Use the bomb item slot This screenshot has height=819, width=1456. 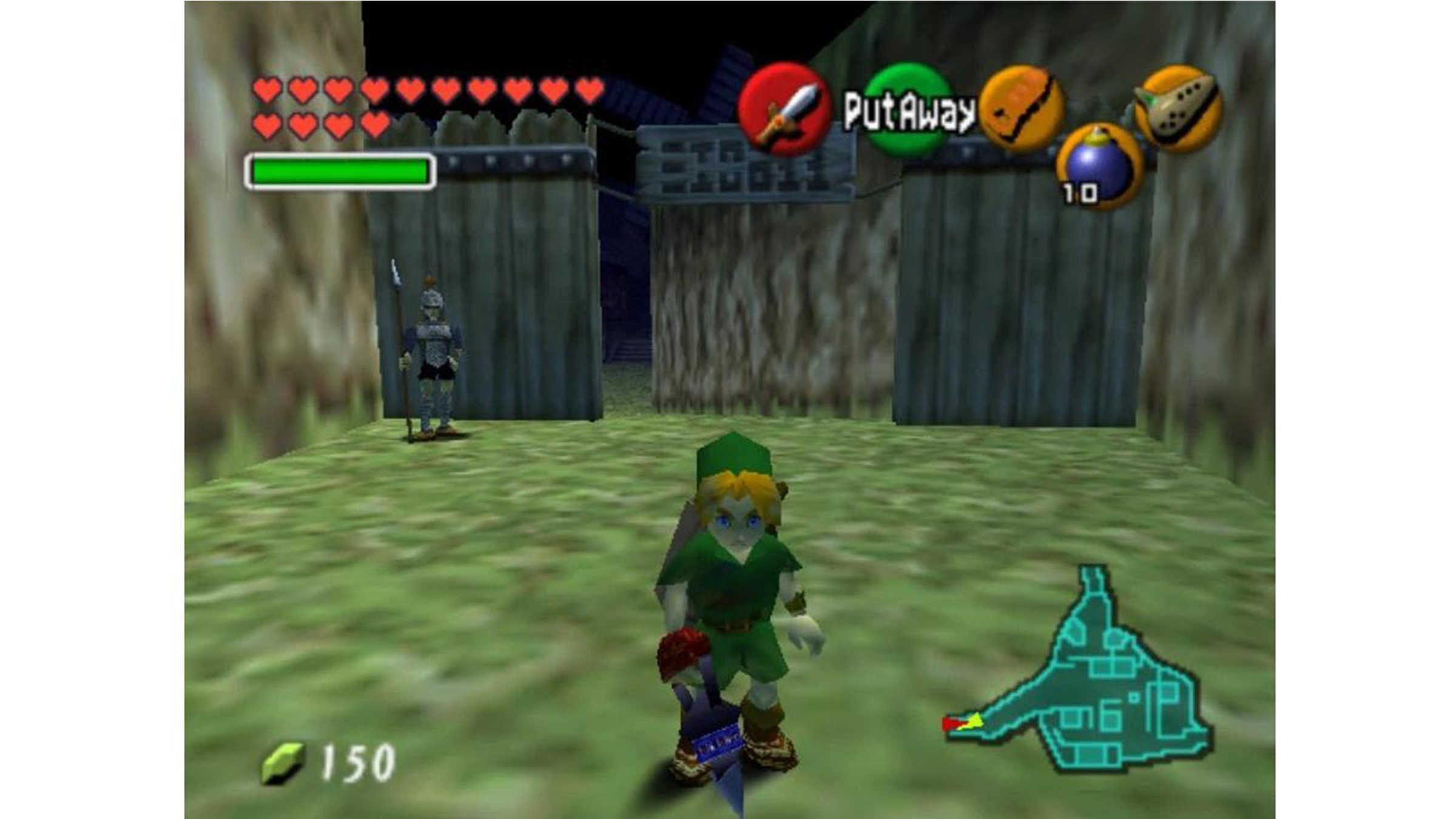[1099, 165]
